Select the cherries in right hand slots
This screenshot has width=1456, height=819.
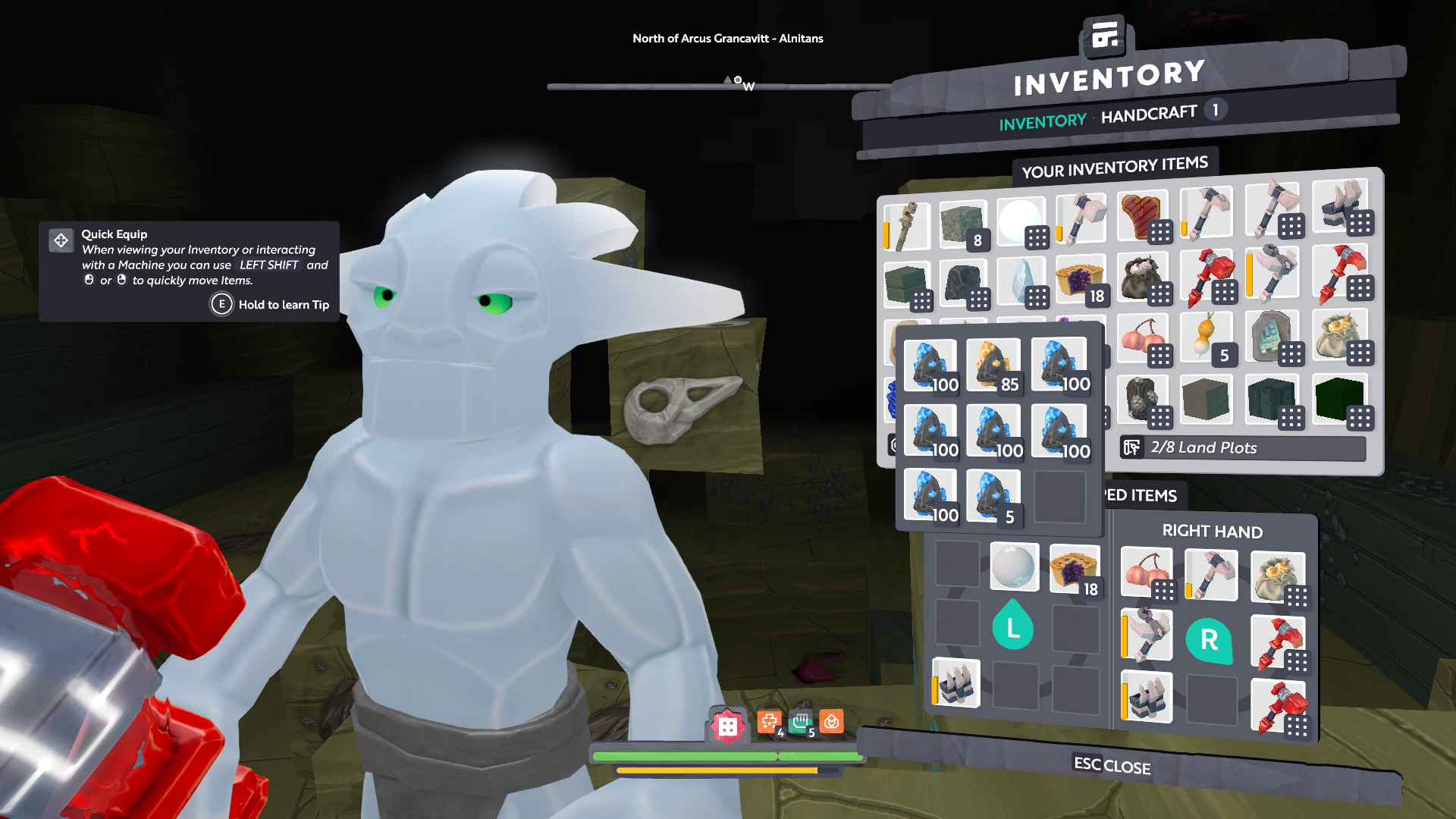point(1147,574)
